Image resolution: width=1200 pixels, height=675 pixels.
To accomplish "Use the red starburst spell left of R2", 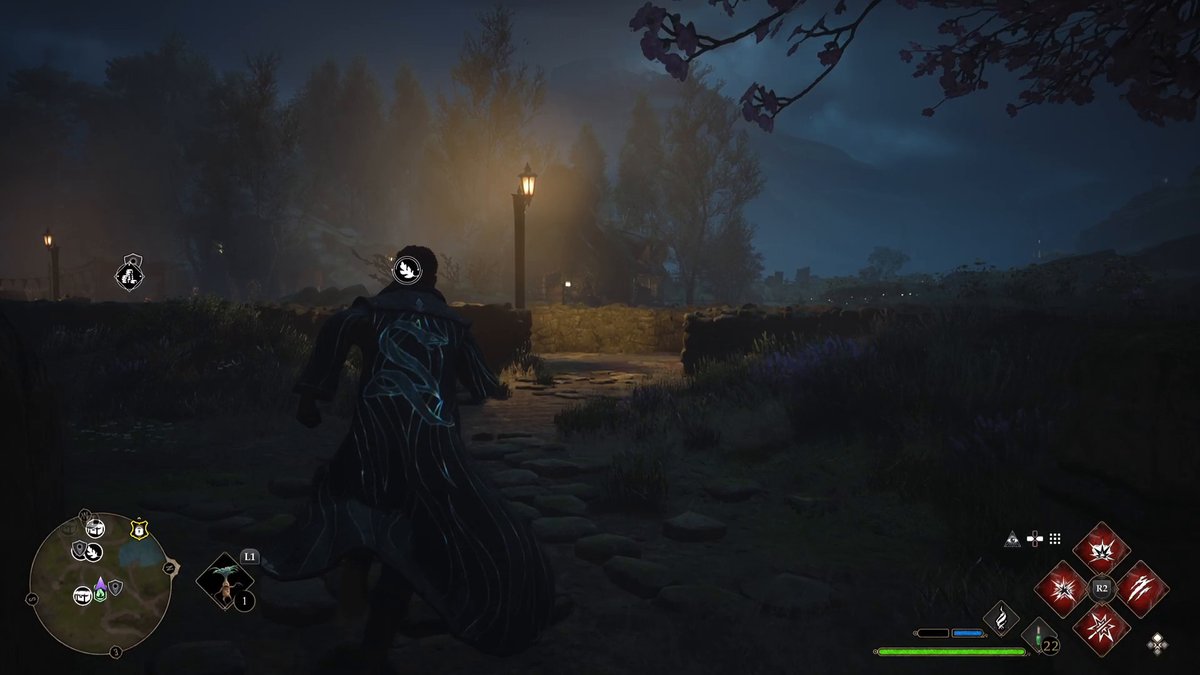I will [x=1062, y=588].
